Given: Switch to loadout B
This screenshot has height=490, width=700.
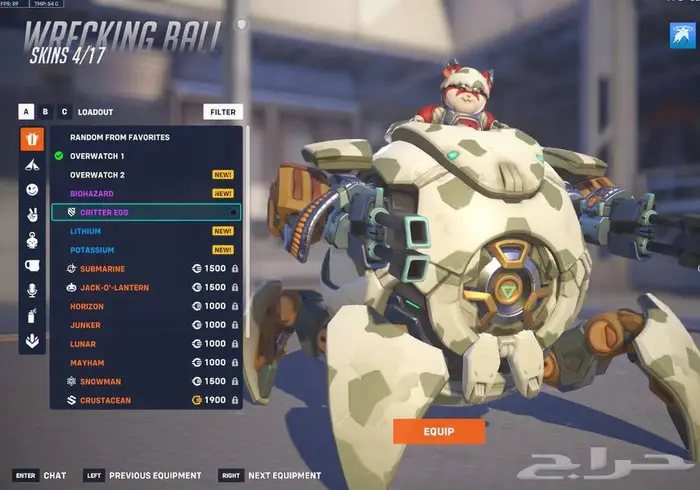Looking at the screenshot, I should pyautogui.click(x=46, y=112).
